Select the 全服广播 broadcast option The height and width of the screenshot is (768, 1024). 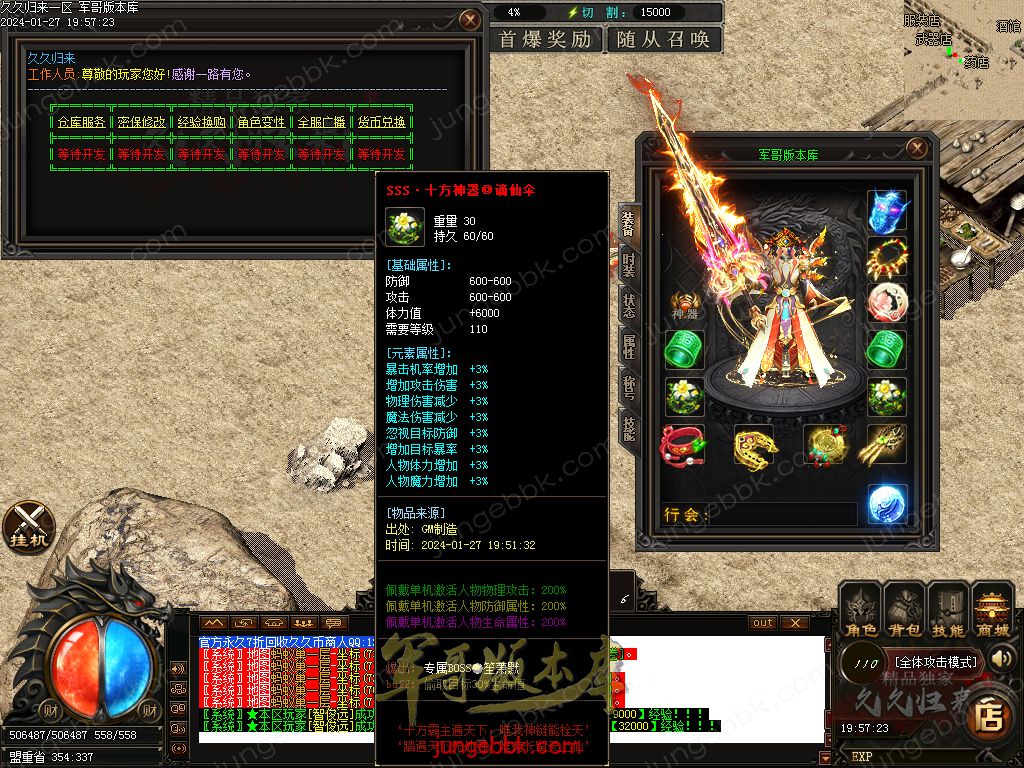[x=321, y=122]
